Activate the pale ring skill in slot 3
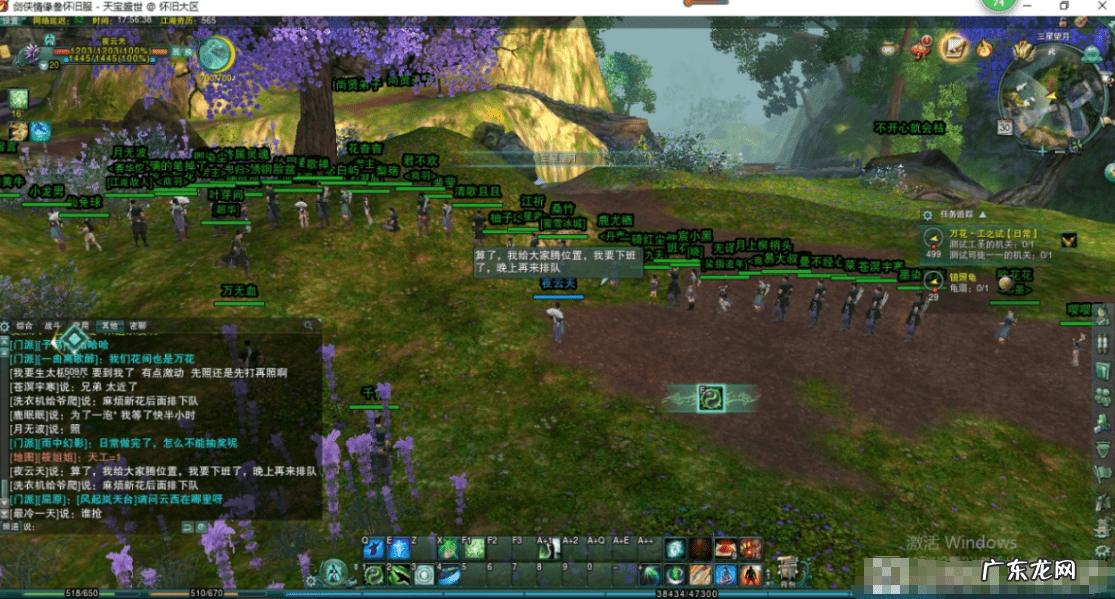The image size is (1115, 599). (x=424, y=574)
